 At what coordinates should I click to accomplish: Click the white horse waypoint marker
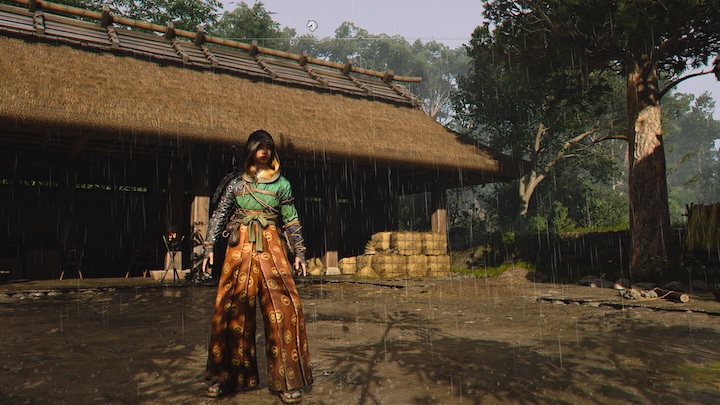tap(312, 25)
